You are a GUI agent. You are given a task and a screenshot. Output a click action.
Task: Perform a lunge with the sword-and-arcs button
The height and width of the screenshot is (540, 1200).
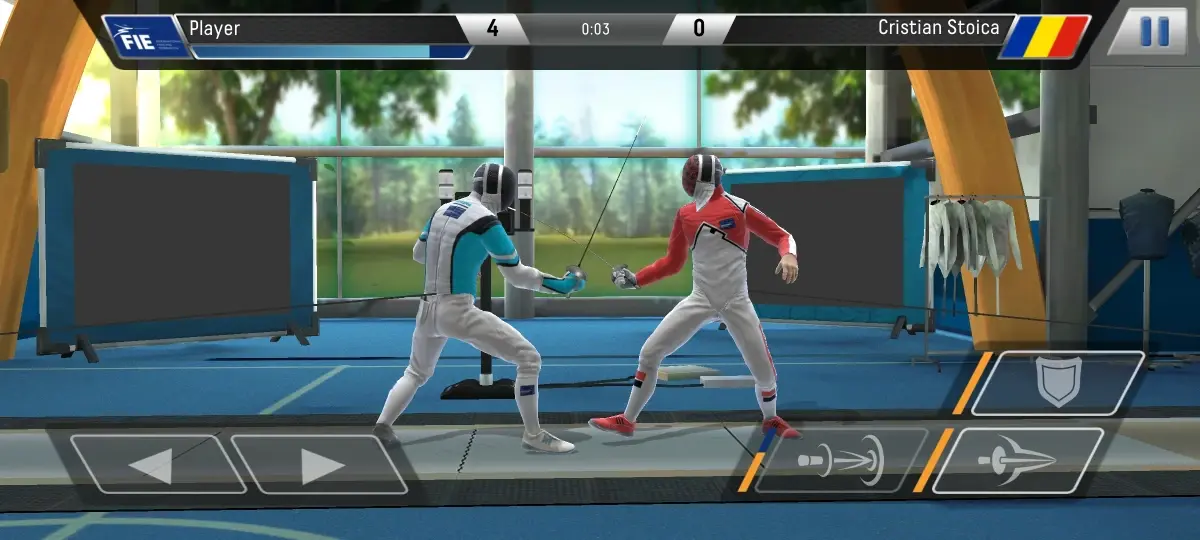tap(840, 461)
